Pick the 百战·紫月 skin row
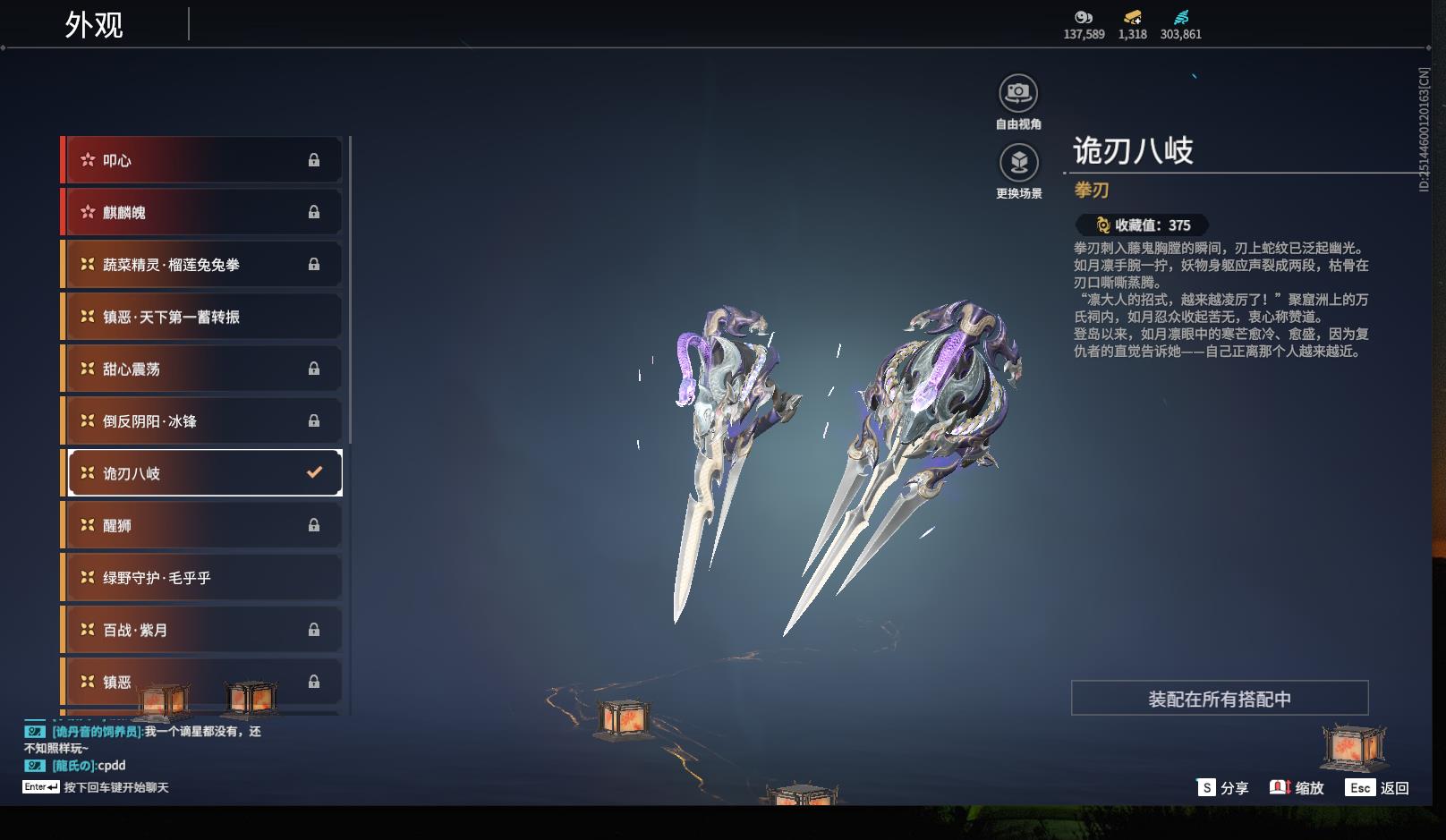 pos(202,630)
